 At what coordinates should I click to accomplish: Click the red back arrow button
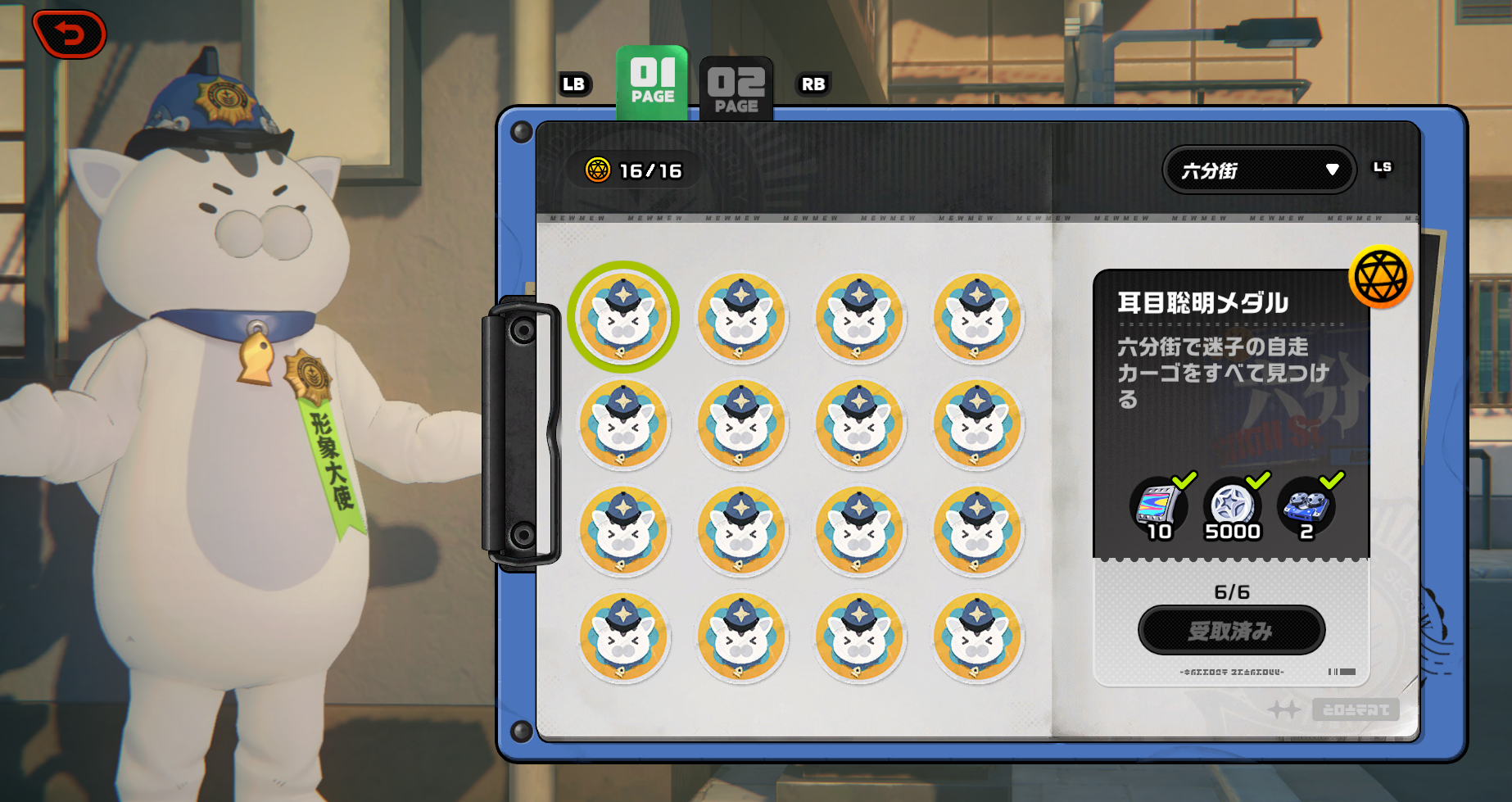pos(70,34)
